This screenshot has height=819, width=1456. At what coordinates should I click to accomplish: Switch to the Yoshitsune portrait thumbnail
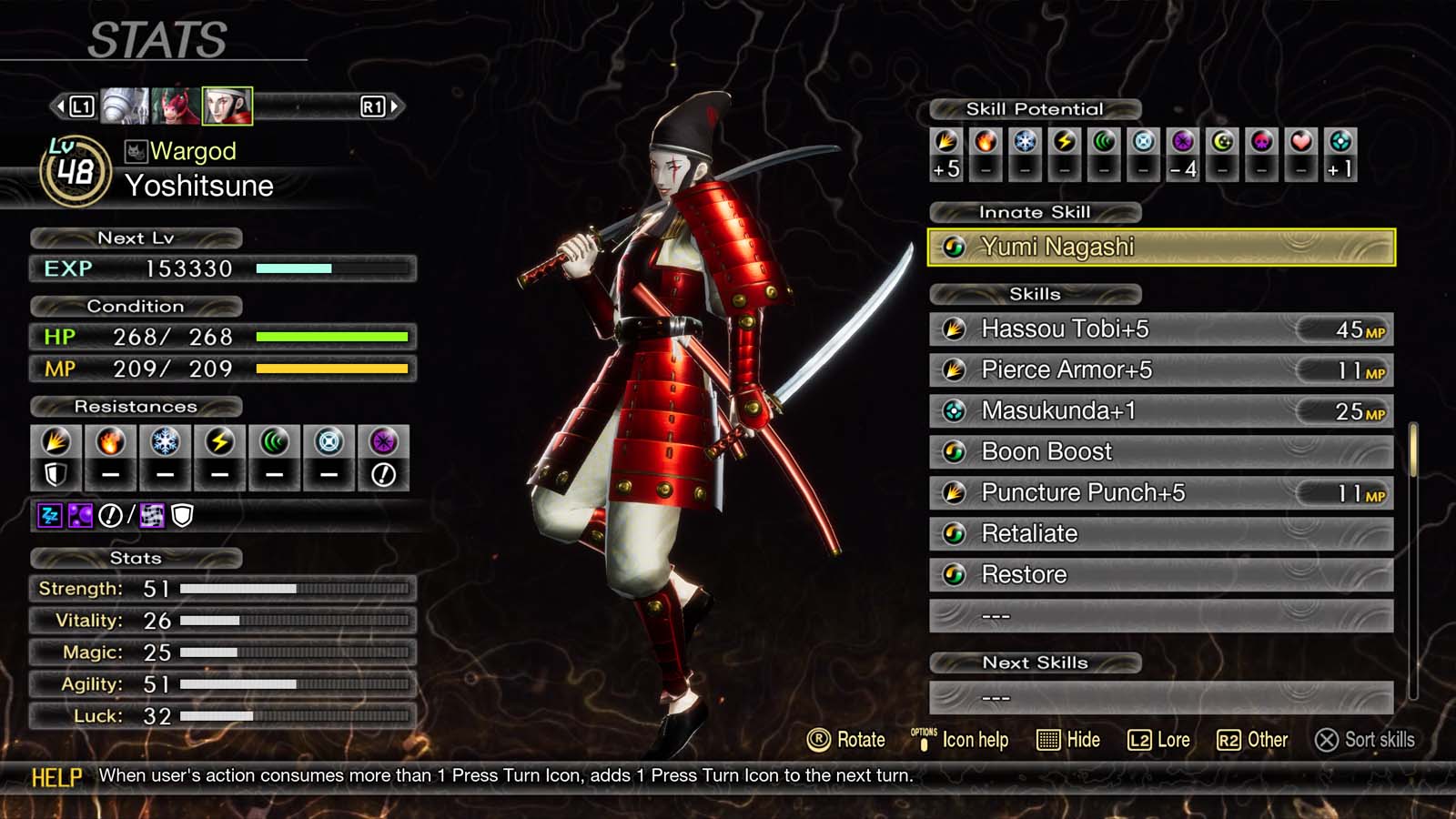click(227, 106)
